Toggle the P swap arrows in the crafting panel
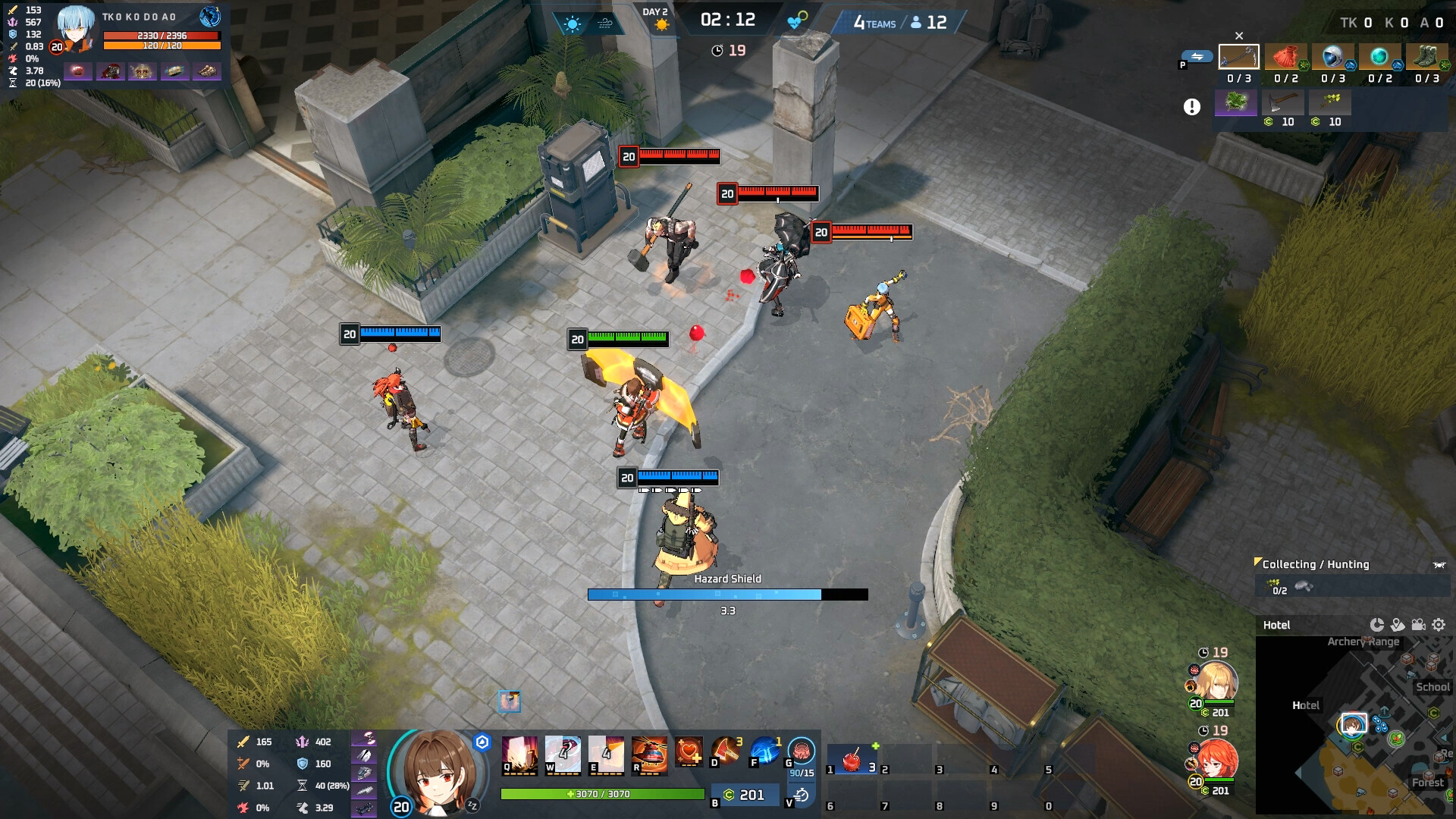This screenshot has height=819, width=1456. click(x=1197, y=56)
